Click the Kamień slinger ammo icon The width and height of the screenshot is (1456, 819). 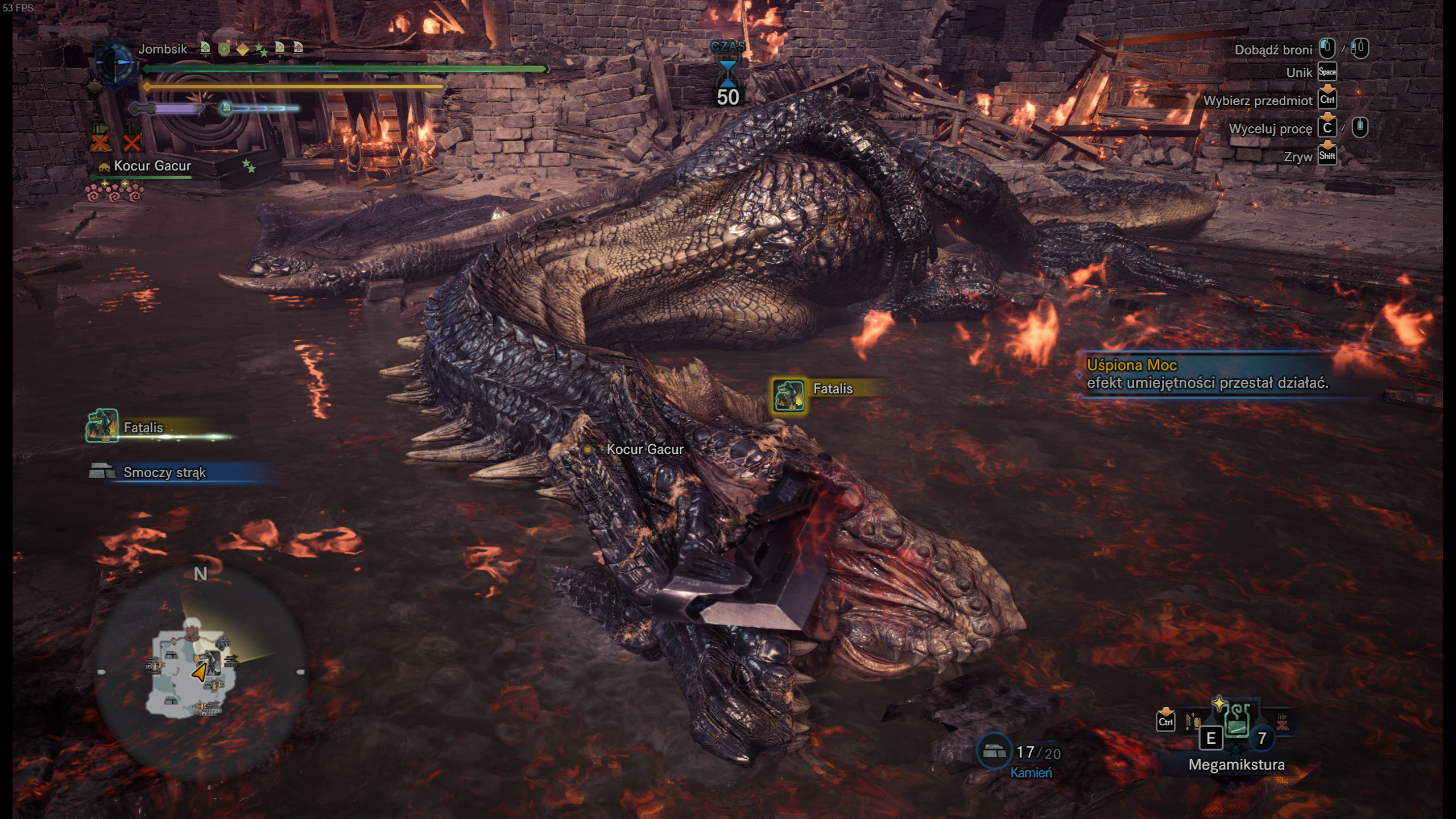(993, 751)
